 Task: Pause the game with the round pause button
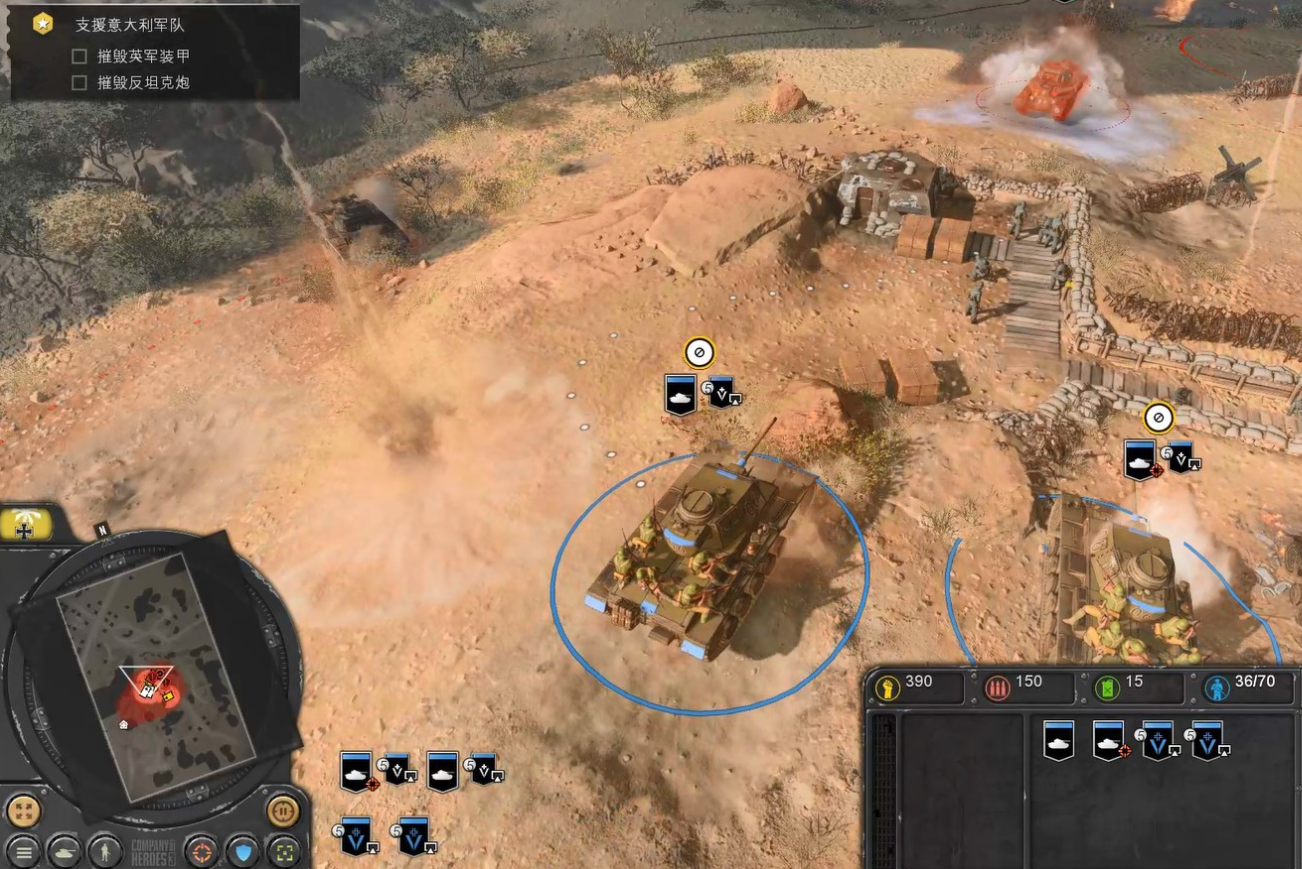(x=283, y=810)
